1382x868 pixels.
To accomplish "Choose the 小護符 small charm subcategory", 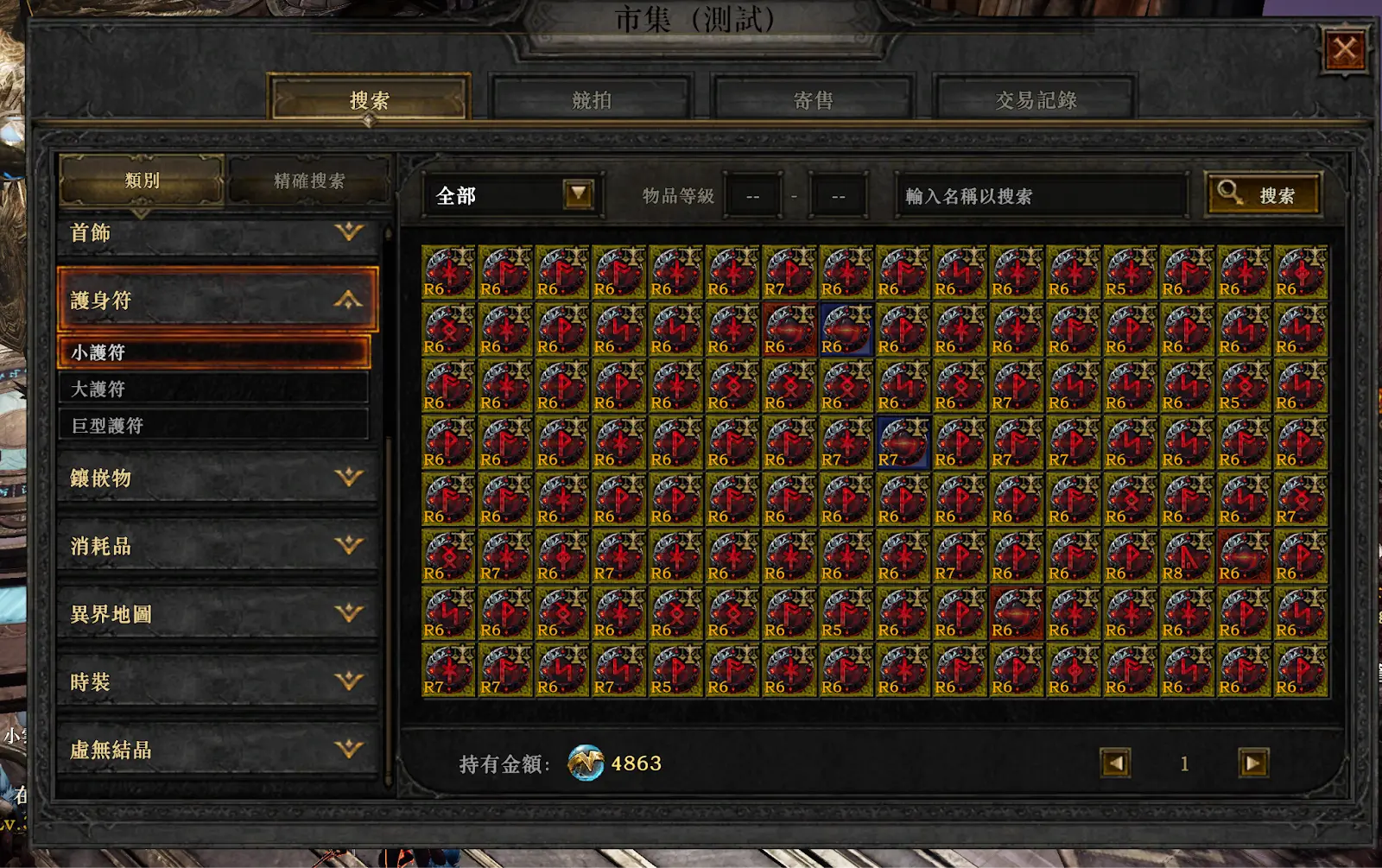I will point(213,352).
